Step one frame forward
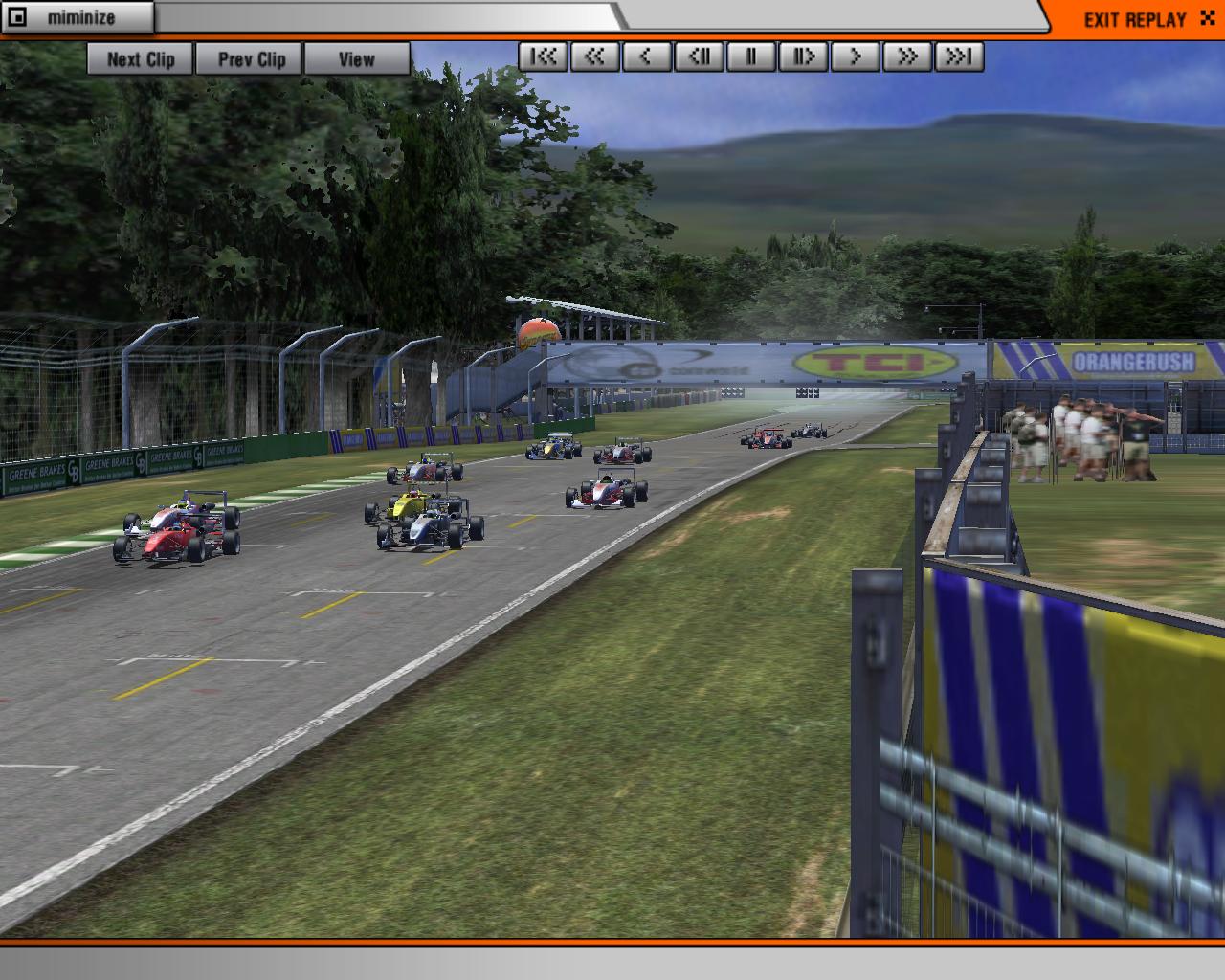Image resolution: width=1225 pixels, height=980 pixels. pyautogui.click(x=803, y=57)
